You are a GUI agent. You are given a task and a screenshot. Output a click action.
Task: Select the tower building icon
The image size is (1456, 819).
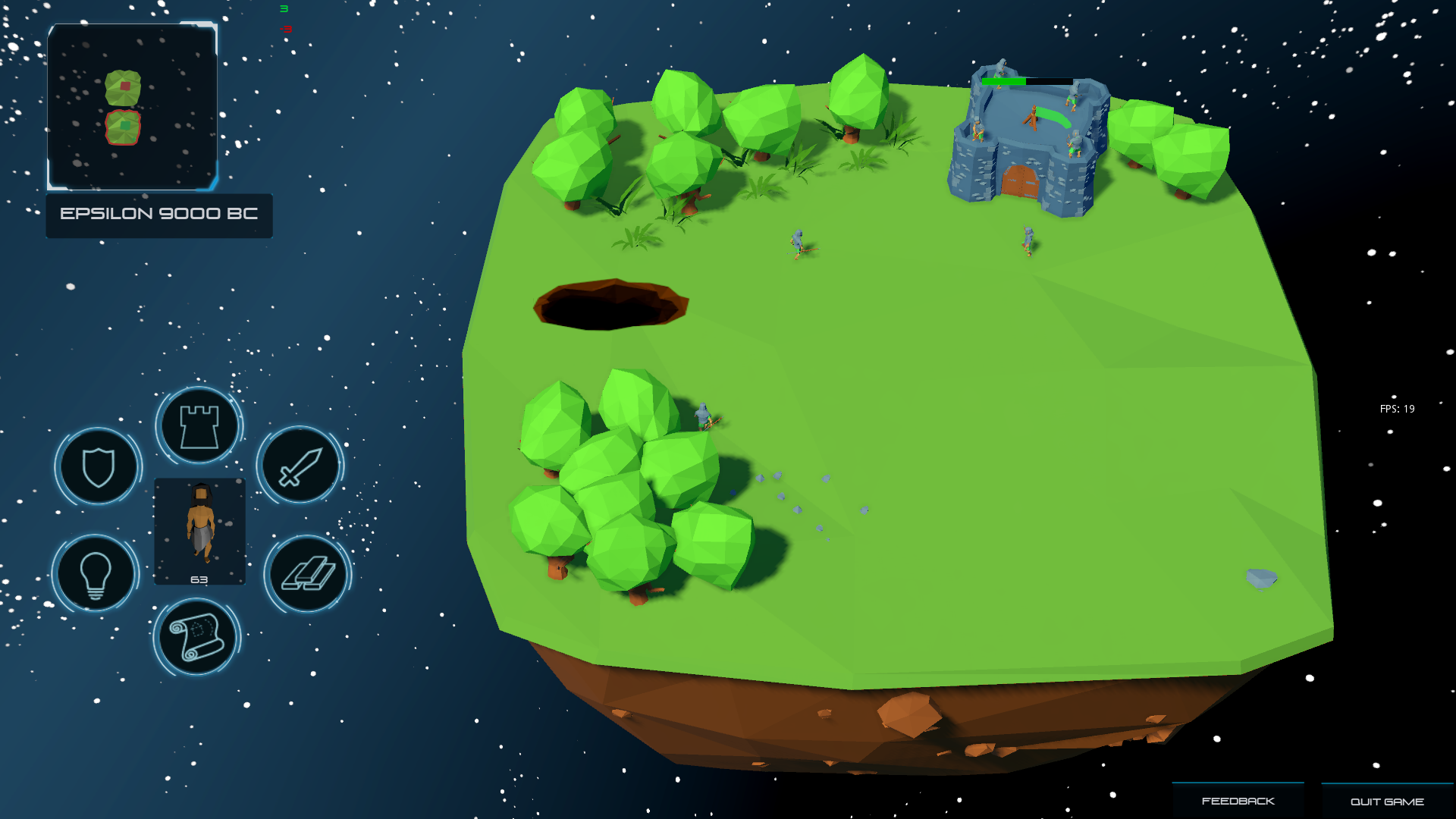(x=198, y=425)
